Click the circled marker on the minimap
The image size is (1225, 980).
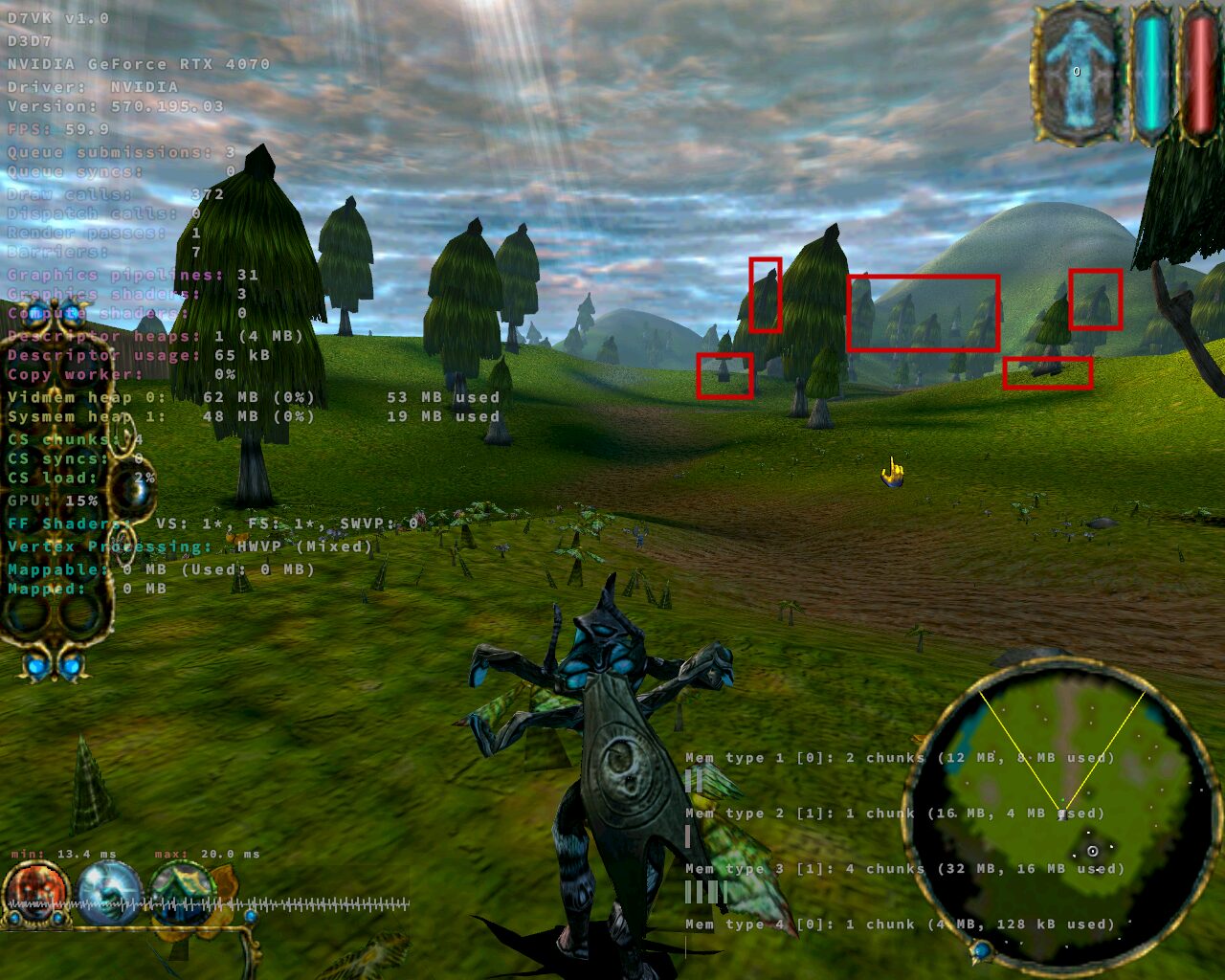(1095, 850)
